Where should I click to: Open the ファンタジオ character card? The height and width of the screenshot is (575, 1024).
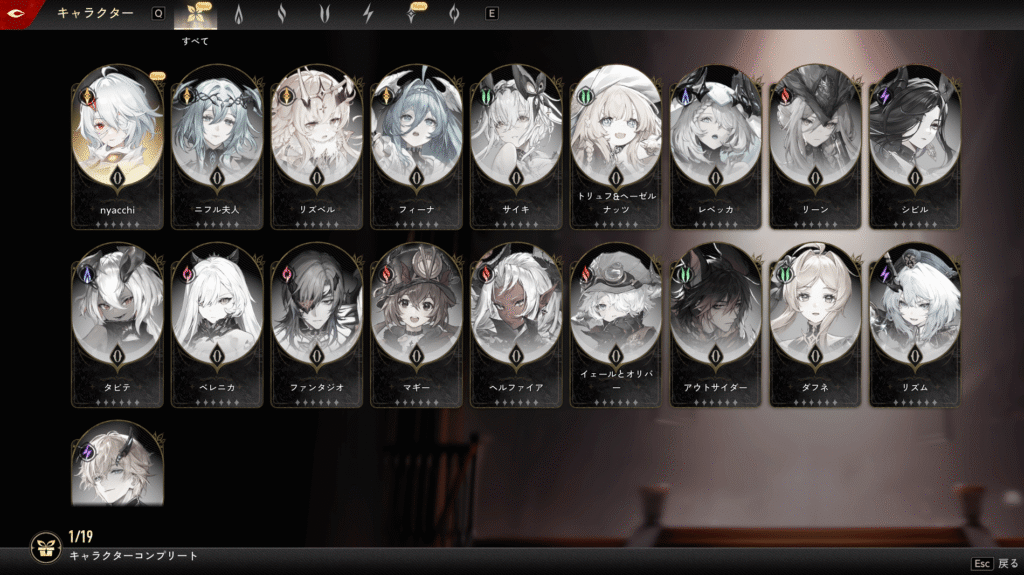coord(317,318)
